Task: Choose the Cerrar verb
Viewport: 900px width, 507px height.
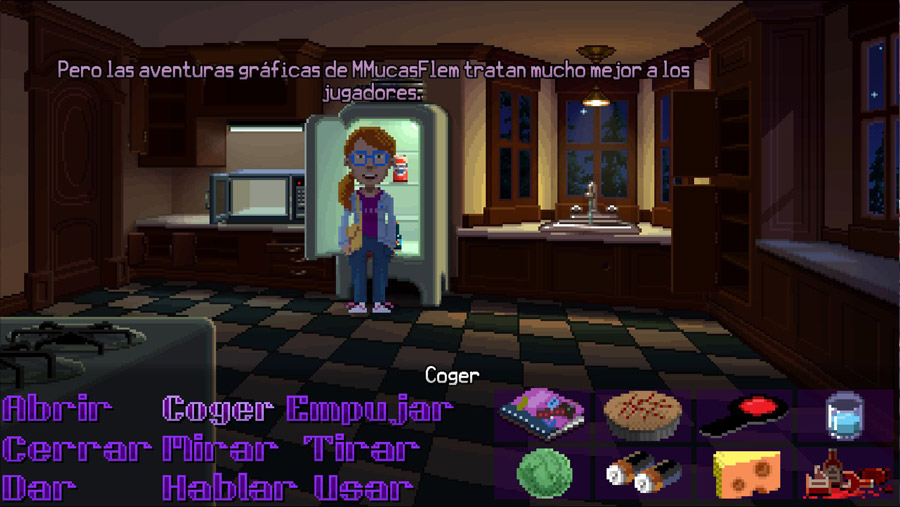Action: [76, 449]
